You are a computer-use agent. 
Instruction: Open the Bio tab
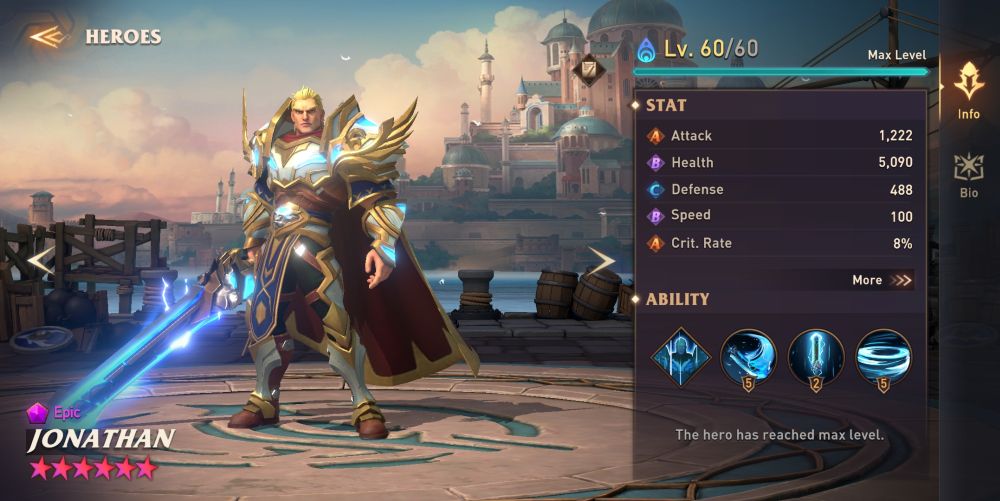(x=968, y=174)
